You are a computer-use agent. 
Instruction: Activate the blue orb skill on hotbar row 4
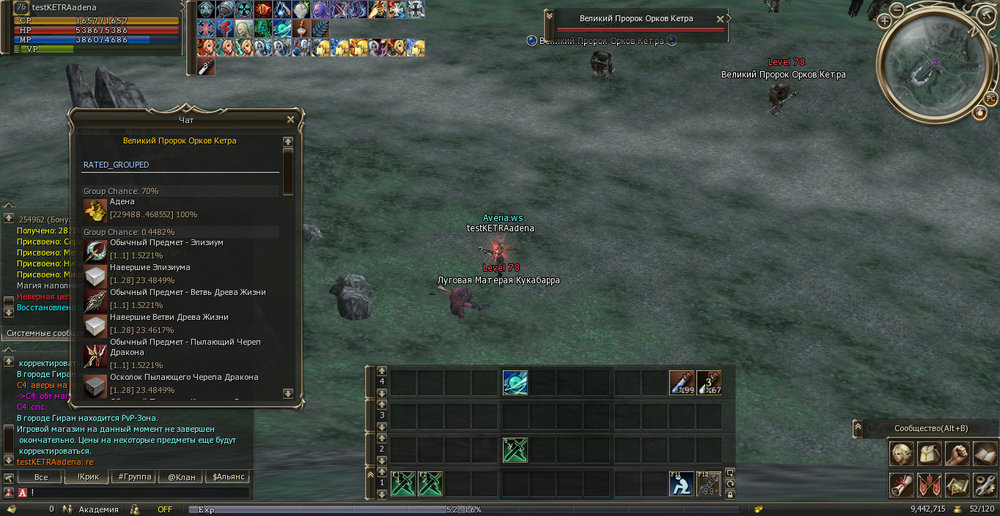pos(515,383)
